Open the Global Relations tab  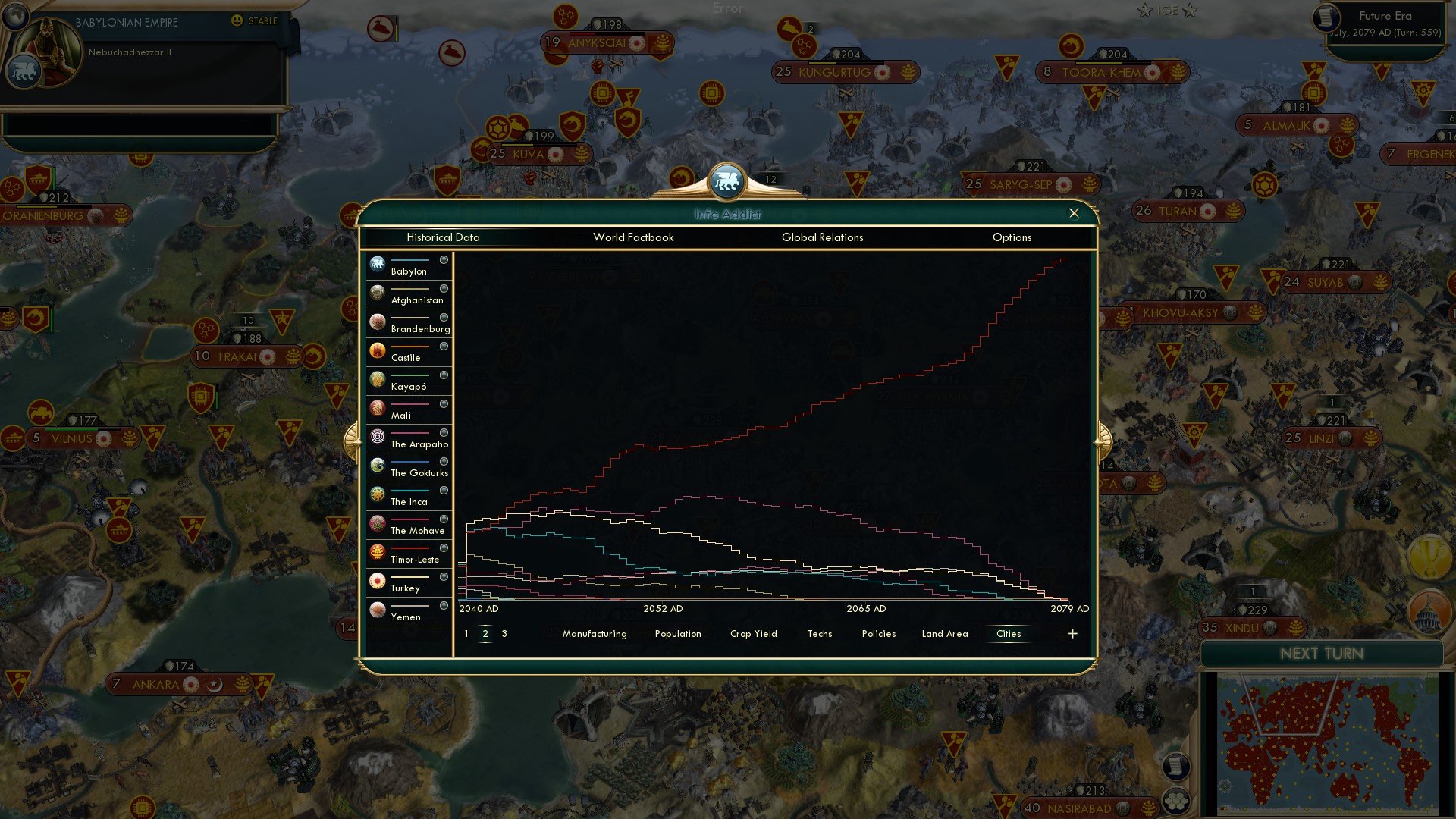(x=822, y=237)
